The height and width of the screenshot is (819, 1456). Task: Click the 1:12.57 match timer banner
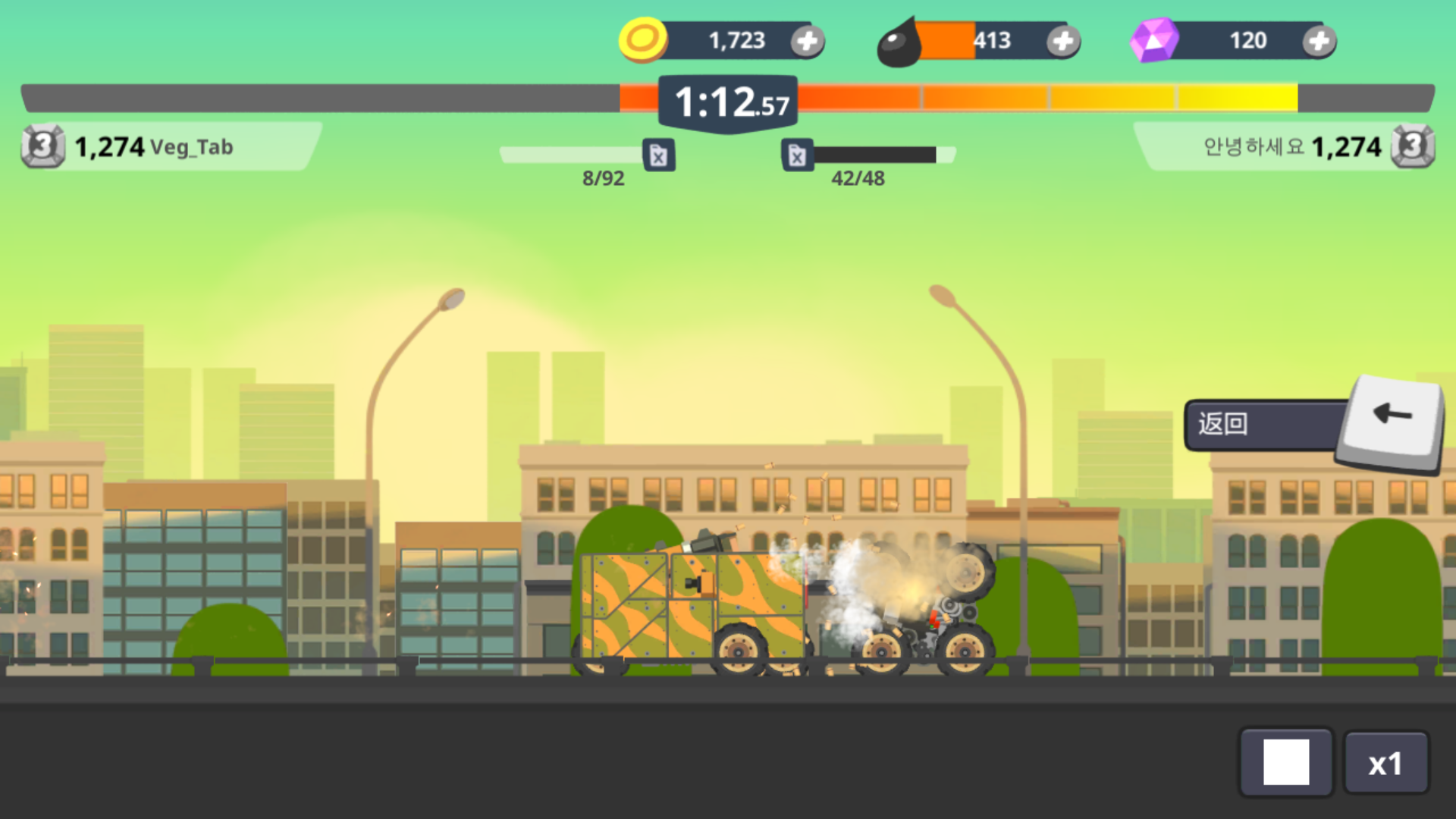point(727,100)
